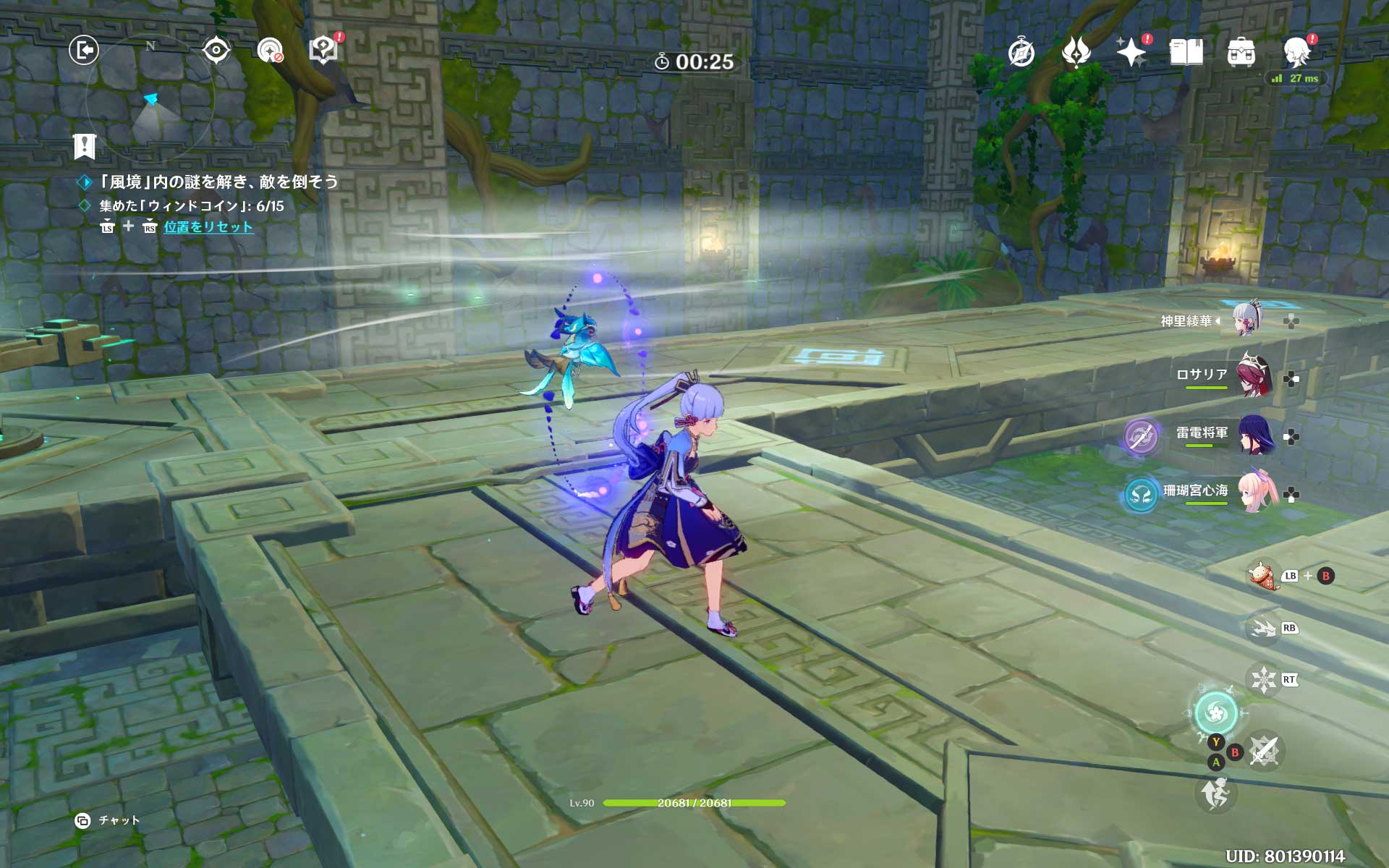Open the チャット chat box

(109, 820)
